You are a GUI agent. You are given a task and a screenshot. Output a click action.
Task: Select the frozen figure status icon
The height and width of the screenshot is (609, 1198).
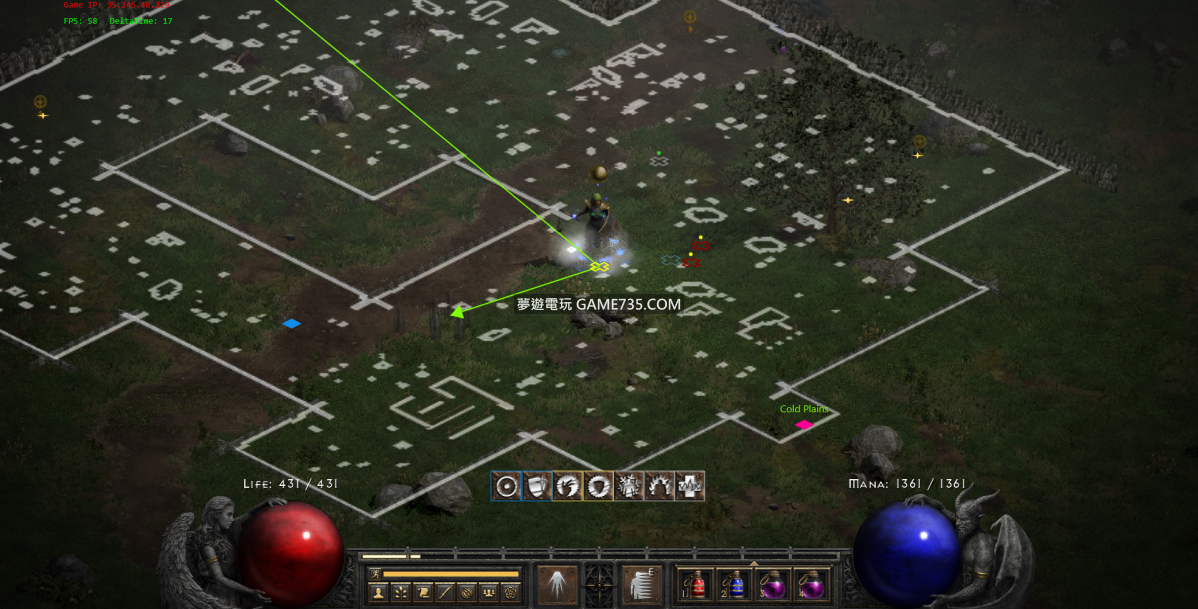point(629,486)
